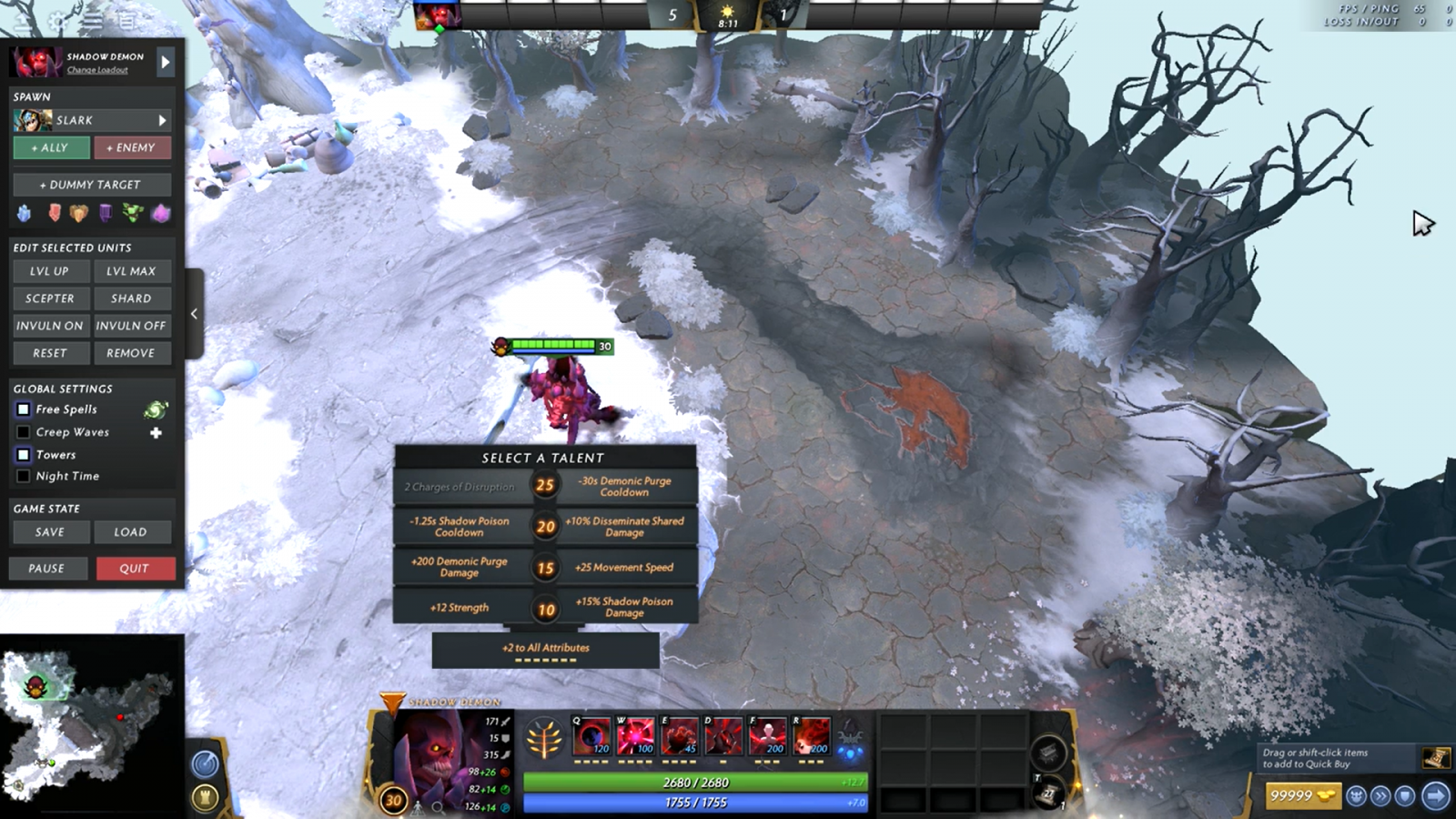Choose the +12 Strength talent
The height and width of the screenshot is (819, 1456).
click(x=460, y=607)
